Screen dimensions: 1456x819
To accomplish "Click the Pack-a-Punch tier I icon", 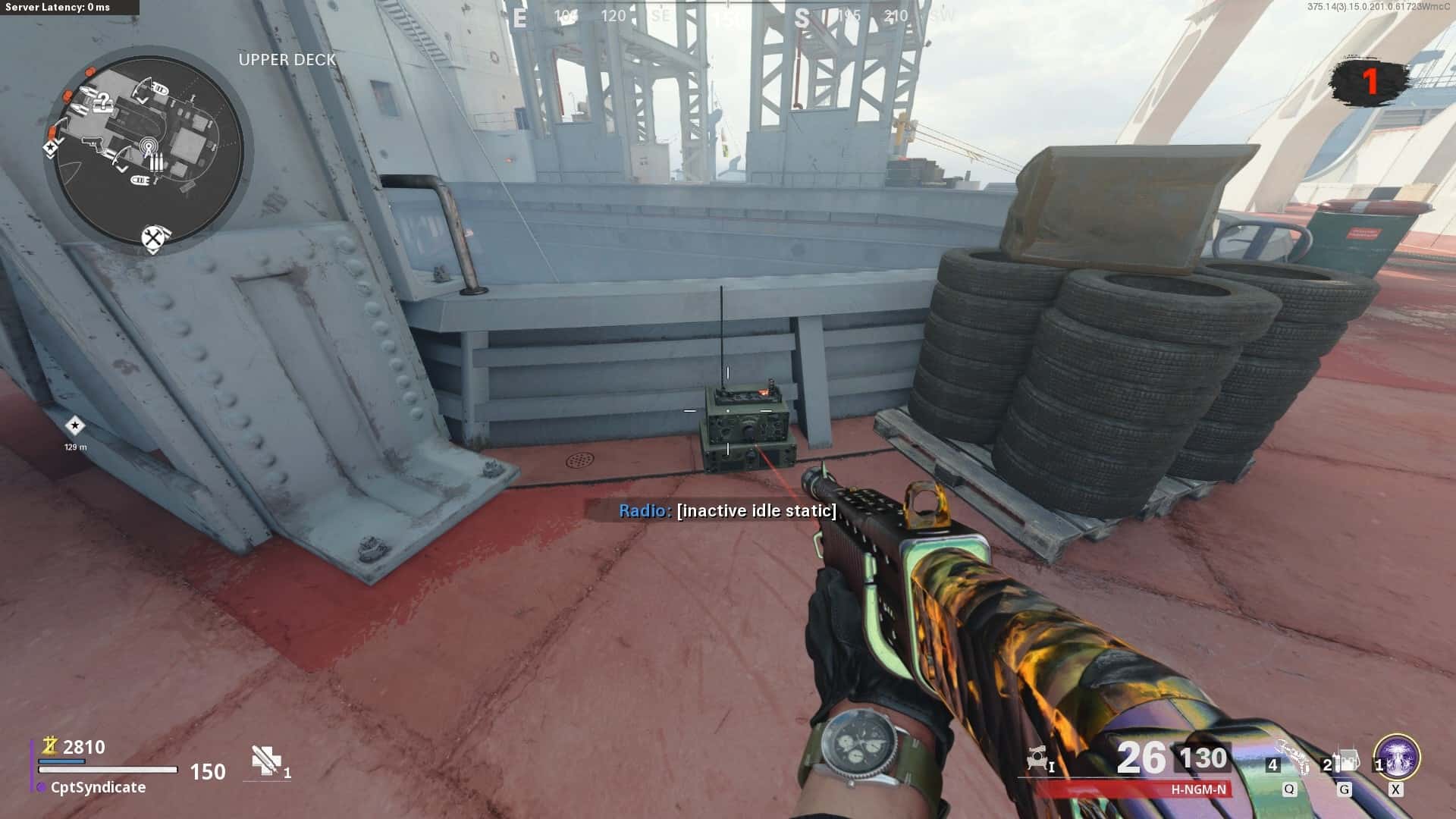I will point(1038,759).
